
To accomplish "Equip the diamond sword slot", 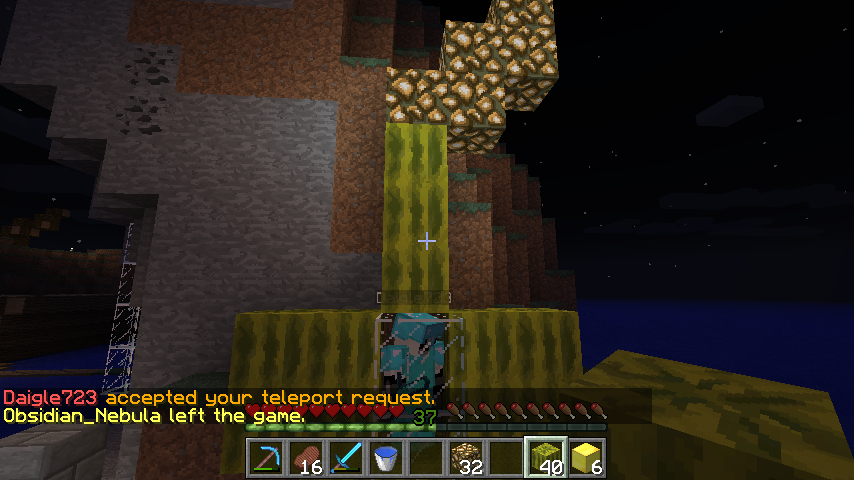I will point(347,458).
